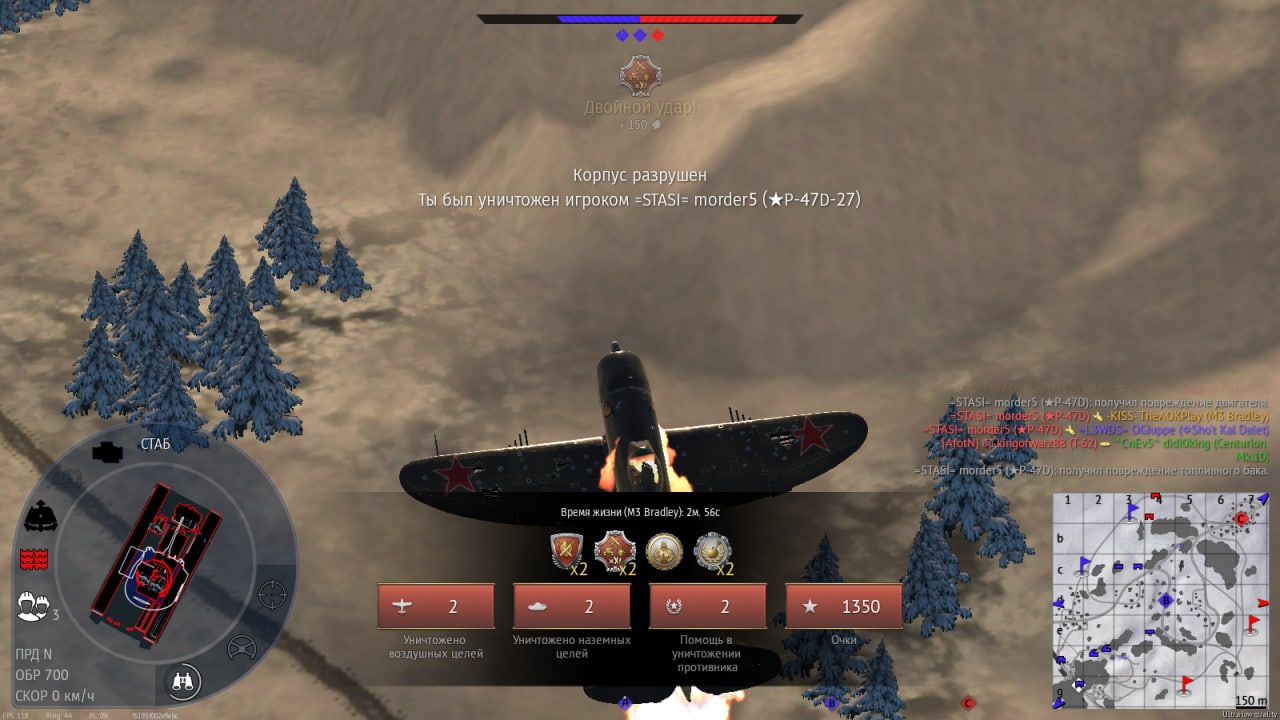Show the destroyed ground targets tile
The height and width of the screenshot is (720, 1280).
(x=572, y=606)
